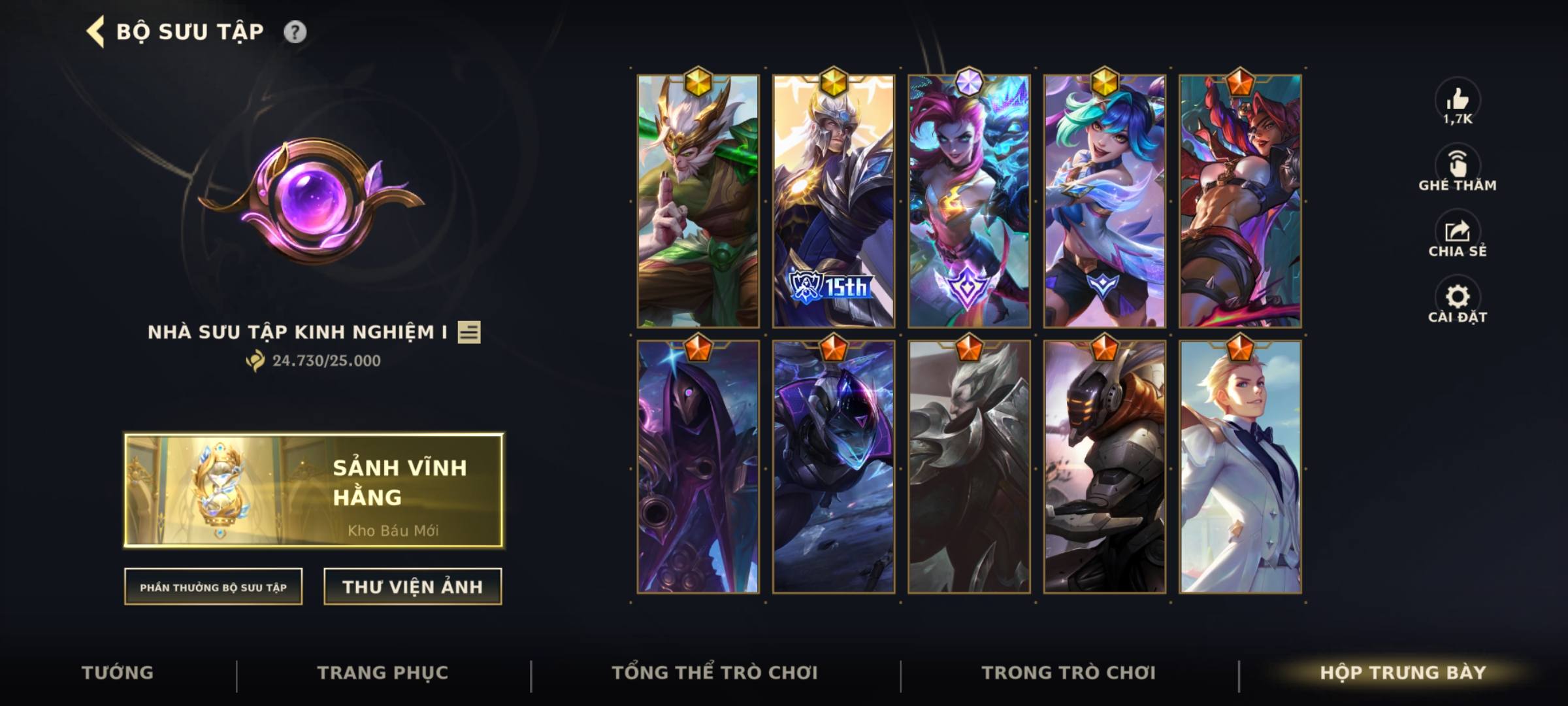Open the TRANG PHỤC tab

pos(381,672)
